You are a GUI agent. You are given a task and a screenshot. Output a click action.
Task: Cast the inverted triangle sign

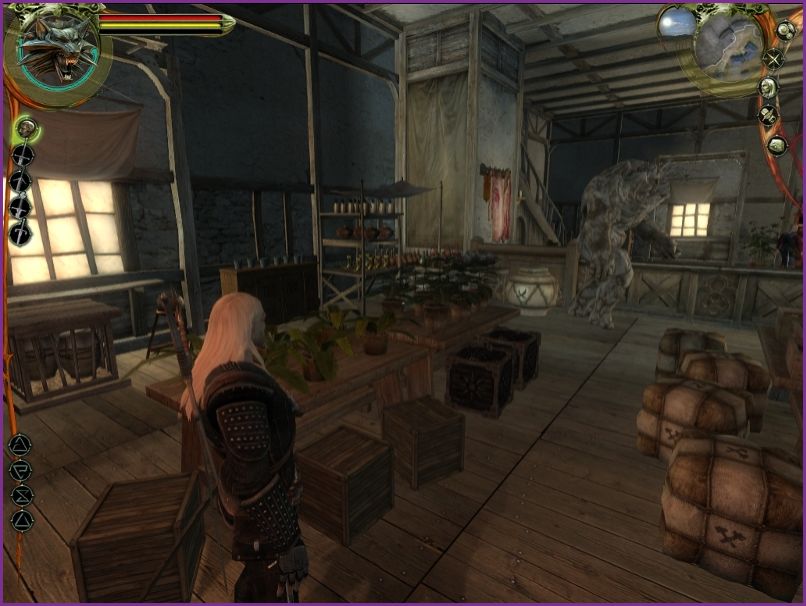click(21, 470)
